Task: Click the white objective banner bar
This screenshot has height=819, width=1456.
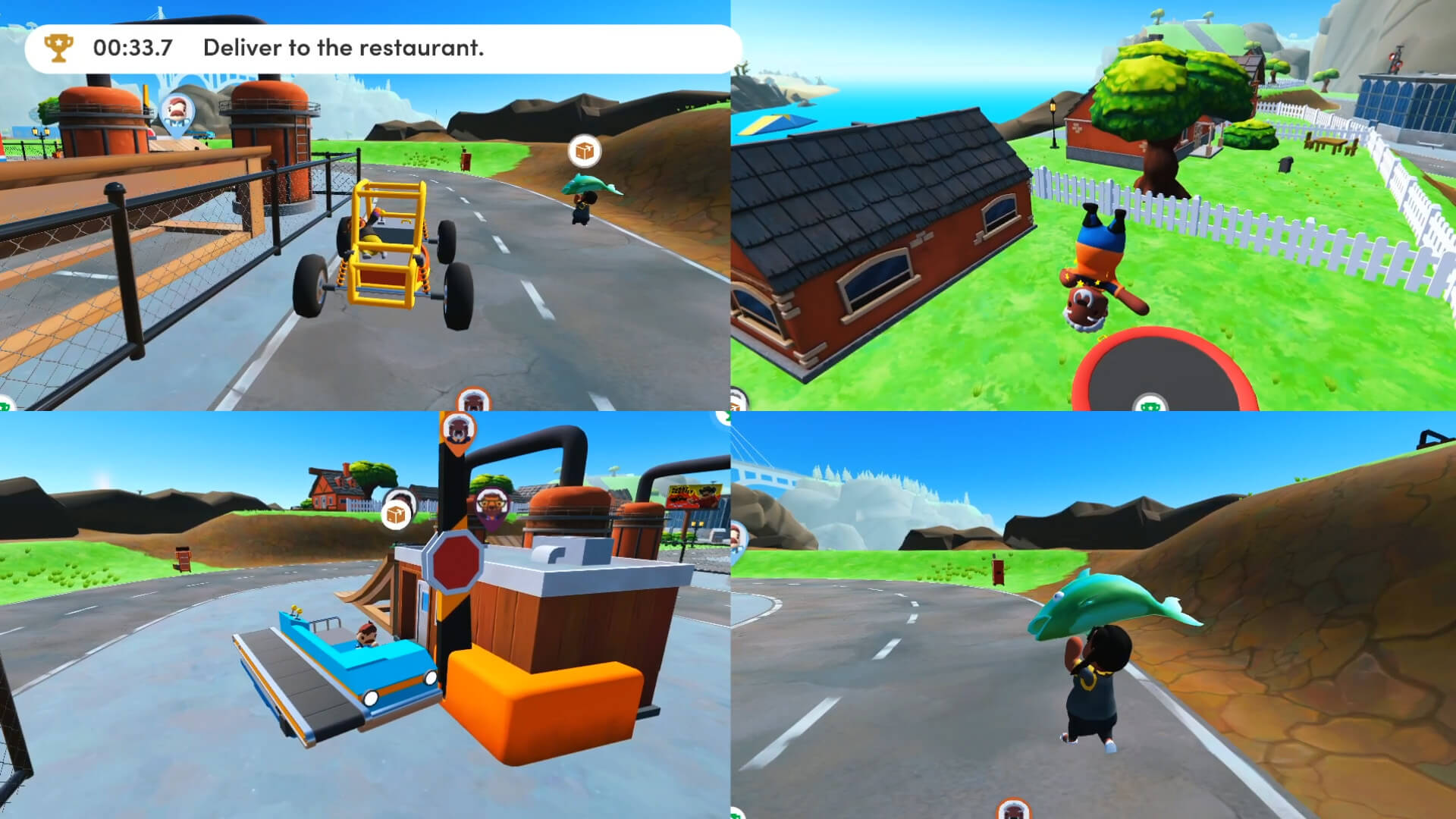Action: [377, 48]
